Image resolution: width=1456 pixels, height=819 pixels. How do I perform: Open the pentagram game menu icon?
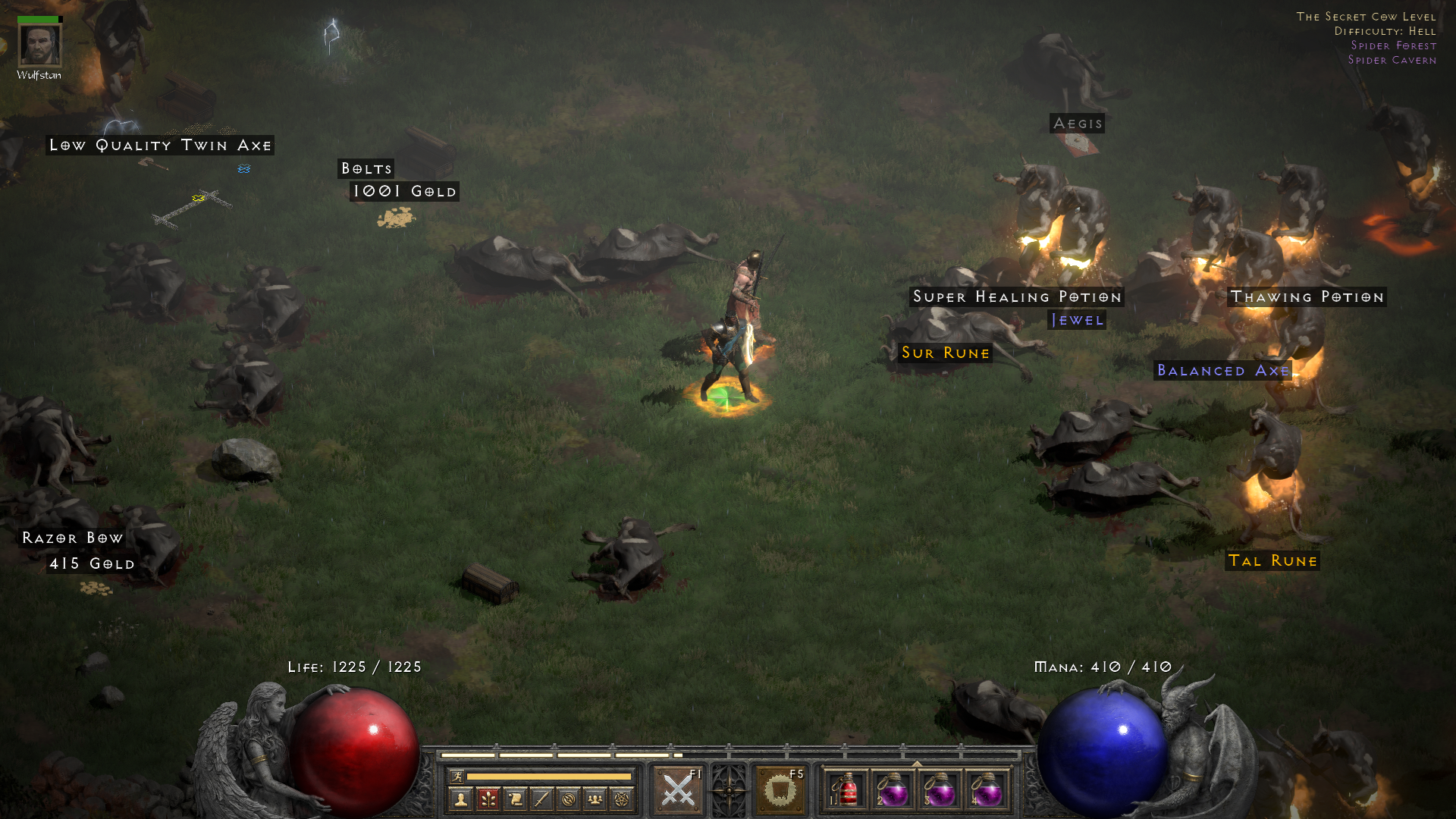(x=622, y=799)
